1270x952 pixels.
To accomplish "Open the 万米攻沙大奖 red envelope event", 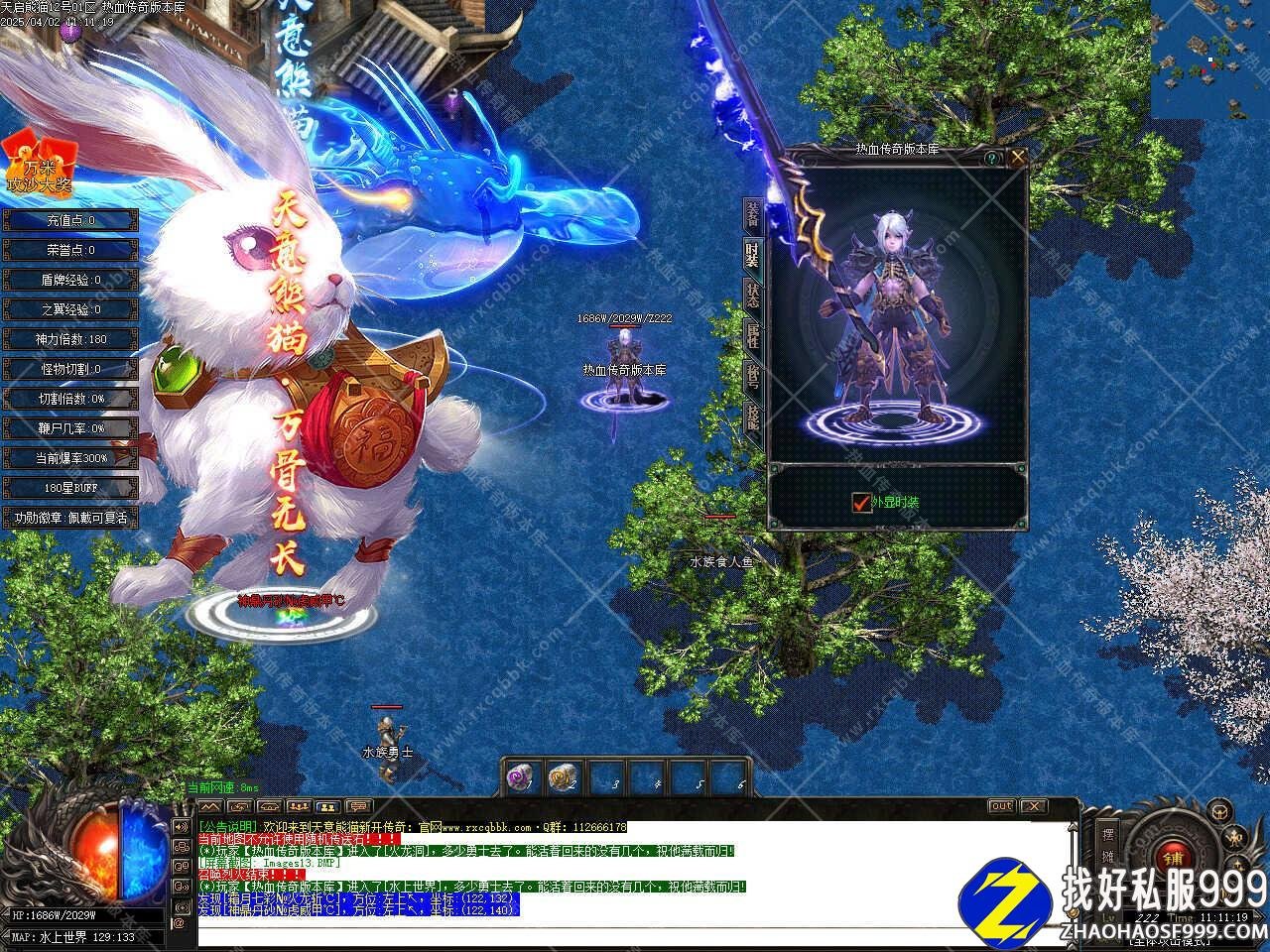I will (40, 164).
